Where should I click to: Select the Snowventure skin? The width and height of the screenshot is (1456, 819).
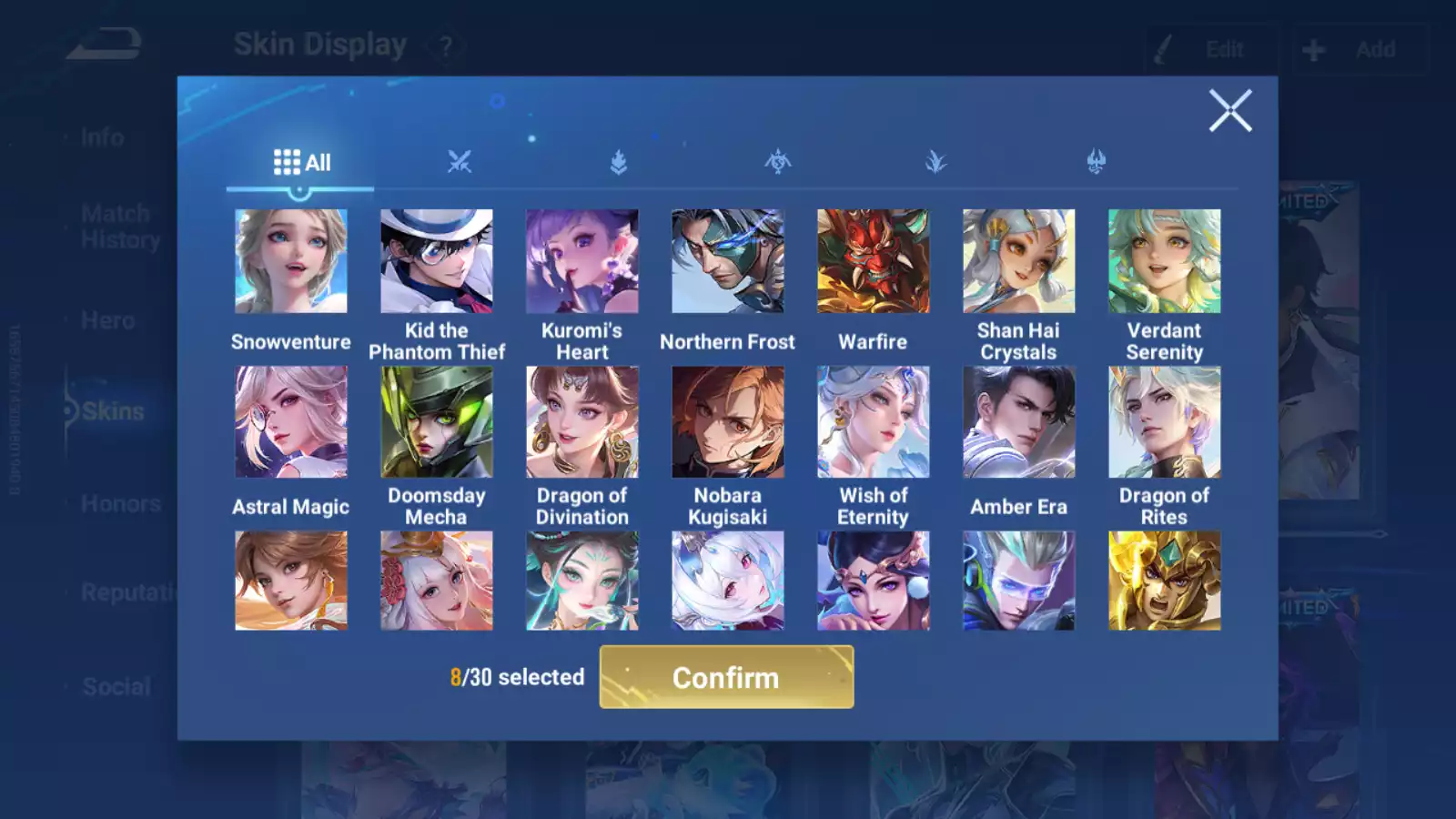tap(291, 261)
